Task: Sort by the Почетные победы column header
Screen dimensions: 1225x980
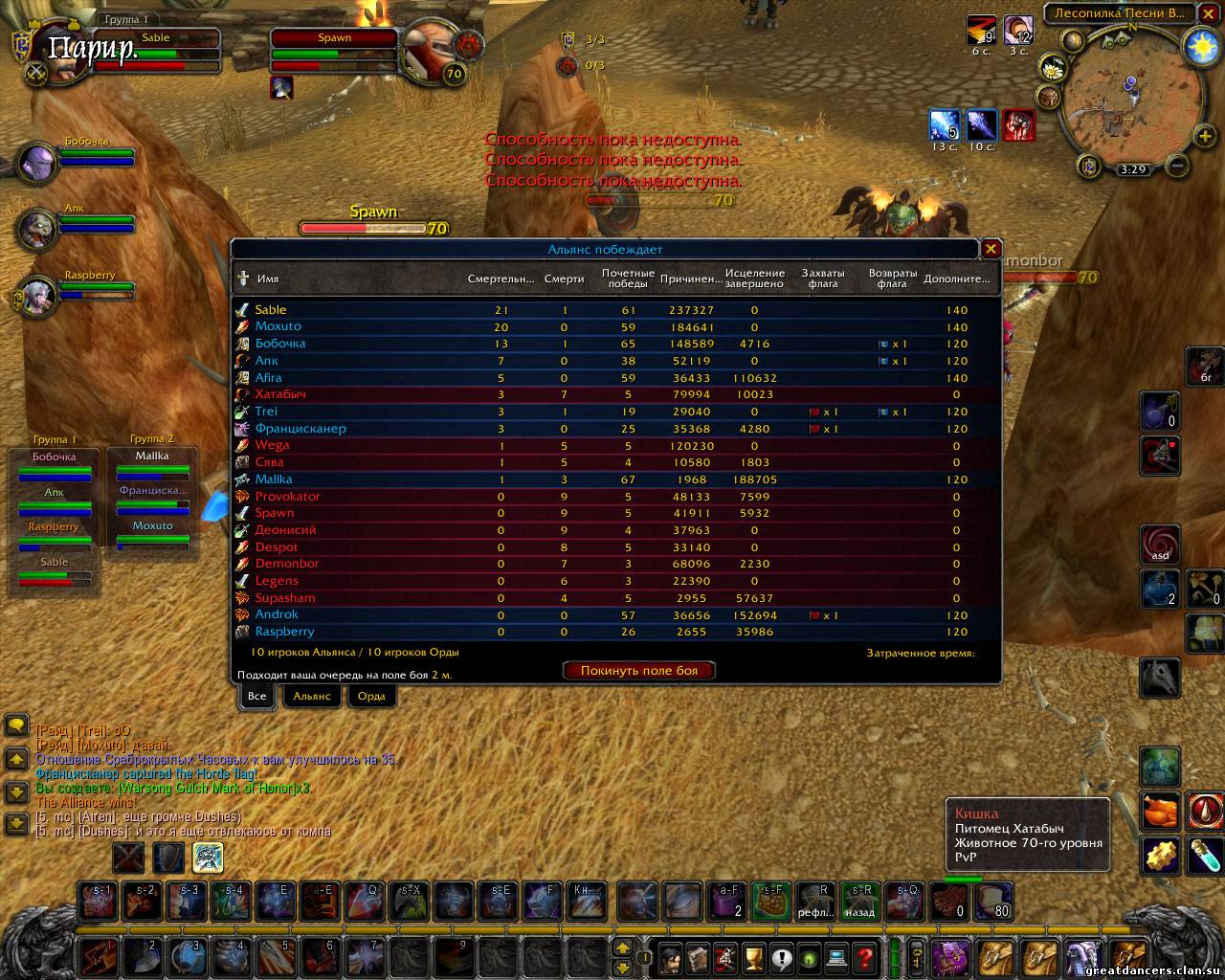Action: (x=628, y=278)
